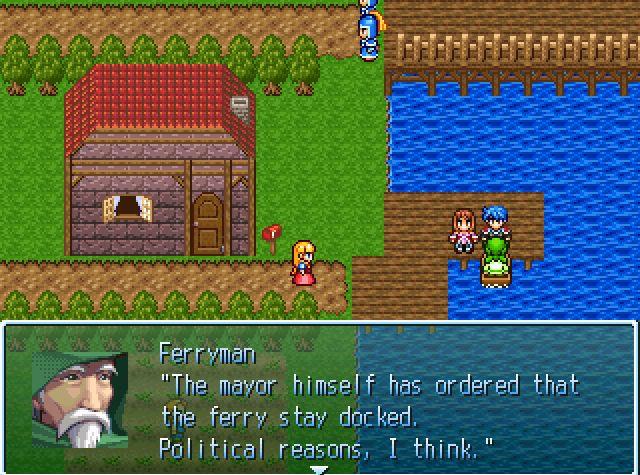Advance dialogue with the white continue arrow

[319, 468]
